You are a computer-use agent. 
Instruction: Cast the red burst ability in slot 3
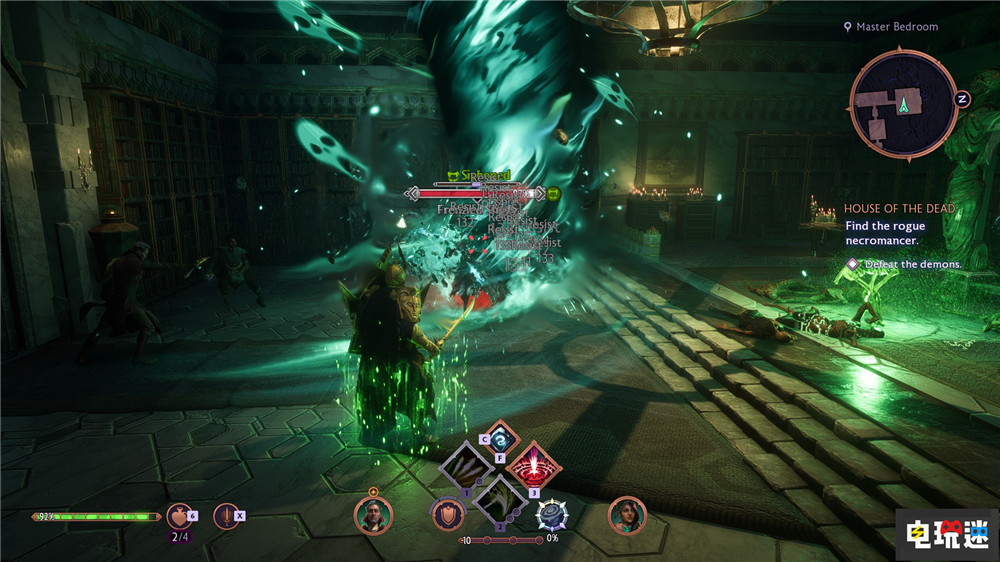(533, 466)
